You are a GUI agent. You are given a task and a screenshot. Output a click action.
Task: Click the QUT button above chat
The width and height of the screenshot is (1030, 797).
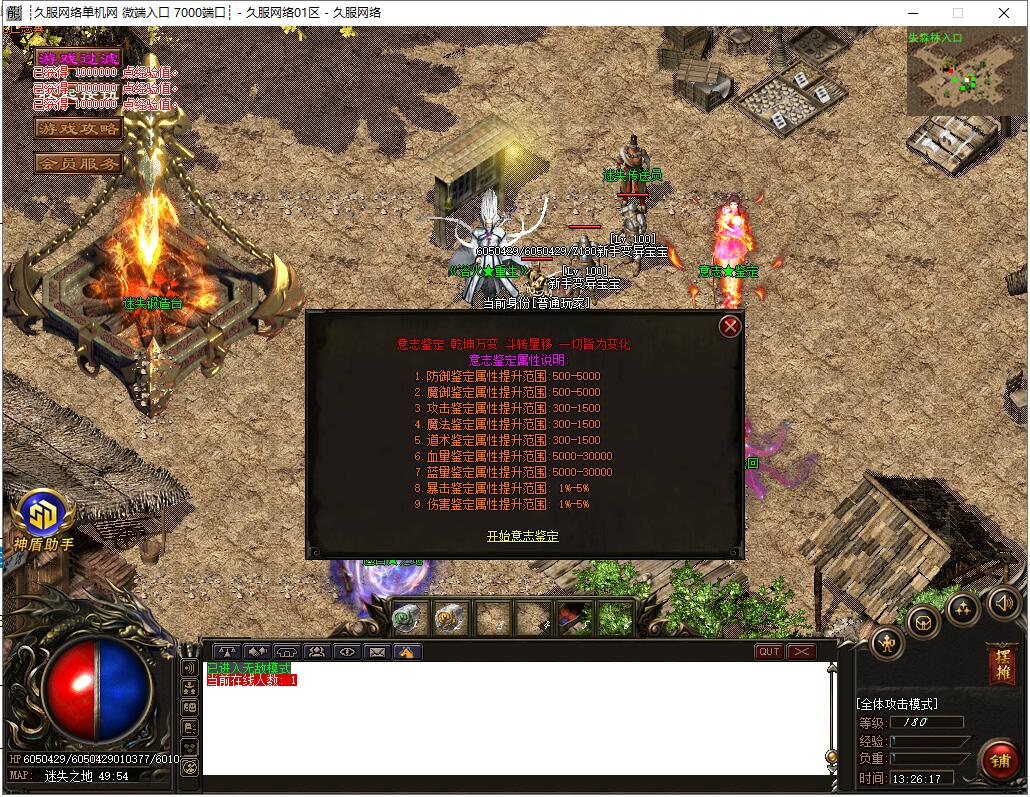click(x=769, y=652)
